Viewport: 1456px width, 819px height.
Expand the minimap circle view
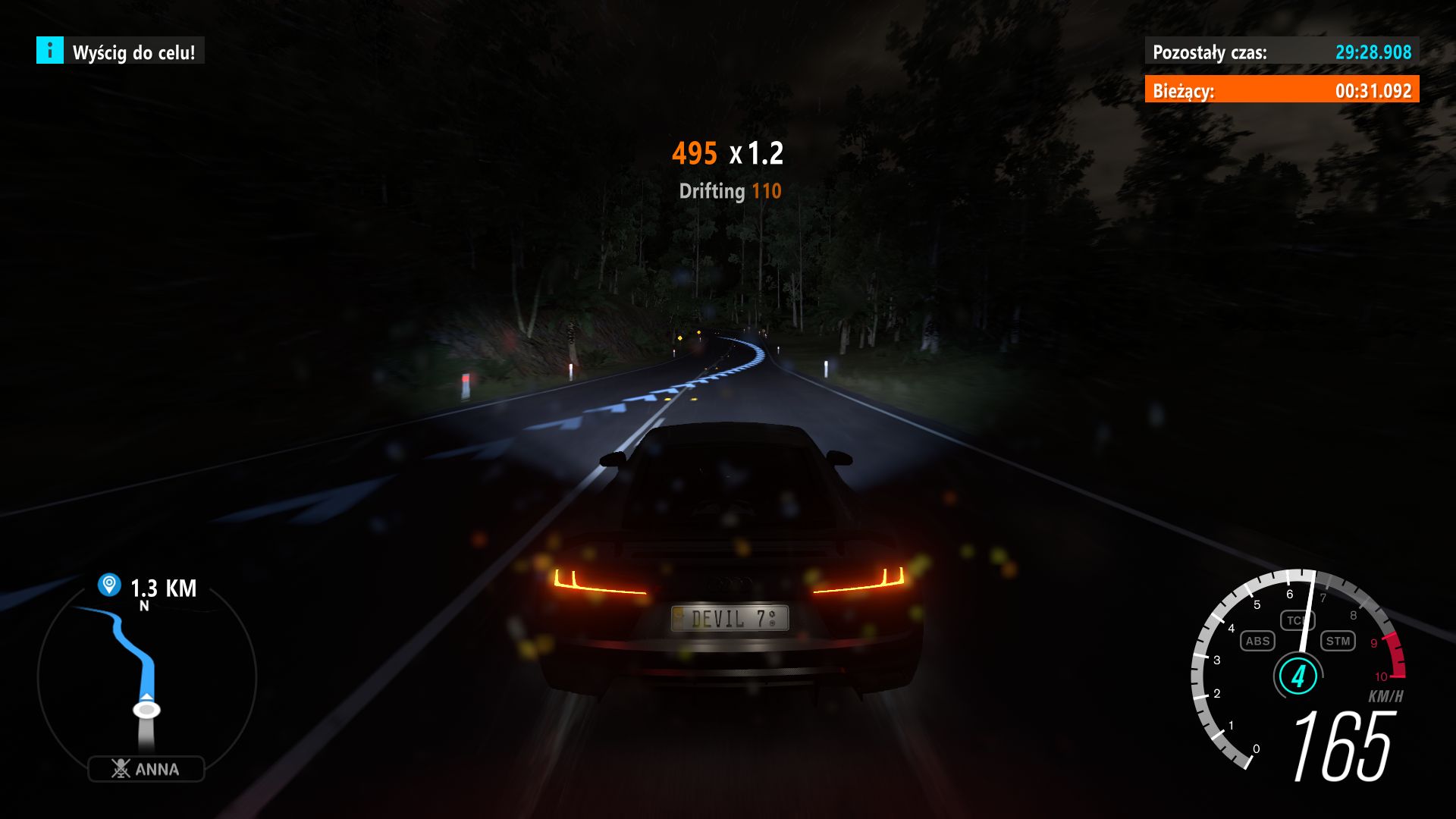[148, 682]
